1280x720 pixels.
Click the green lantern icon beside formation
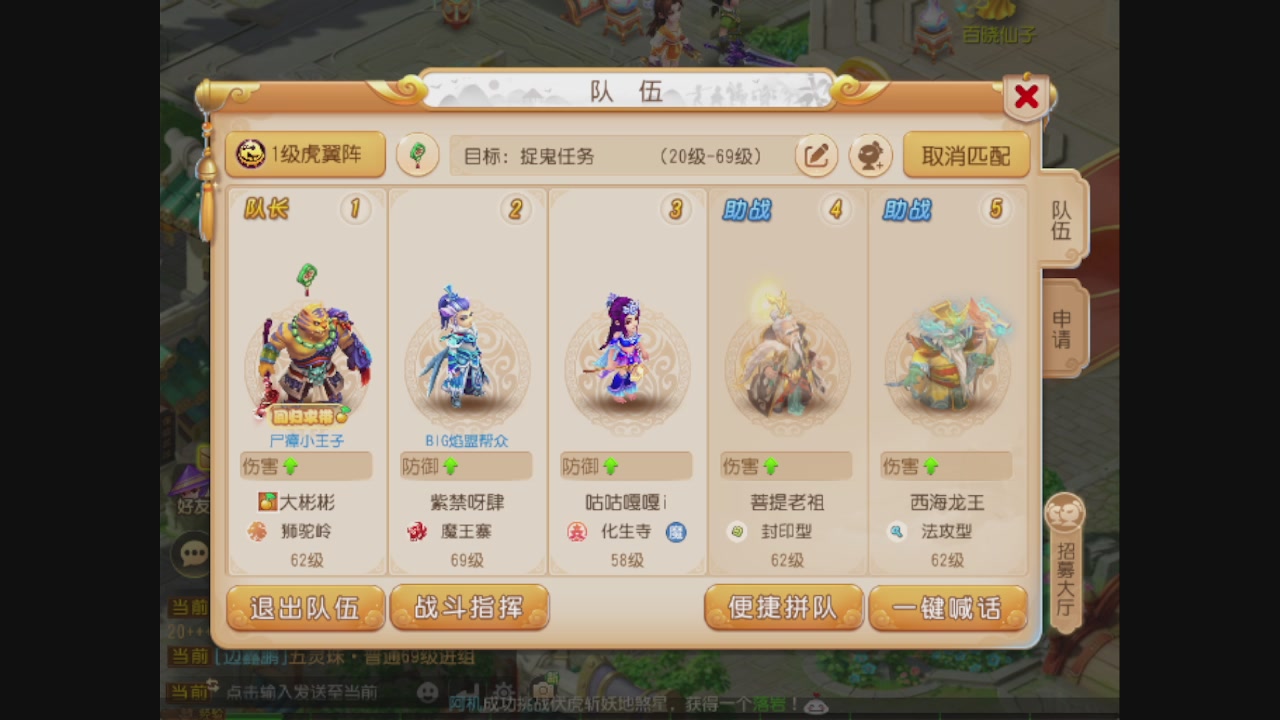(417, 155)
